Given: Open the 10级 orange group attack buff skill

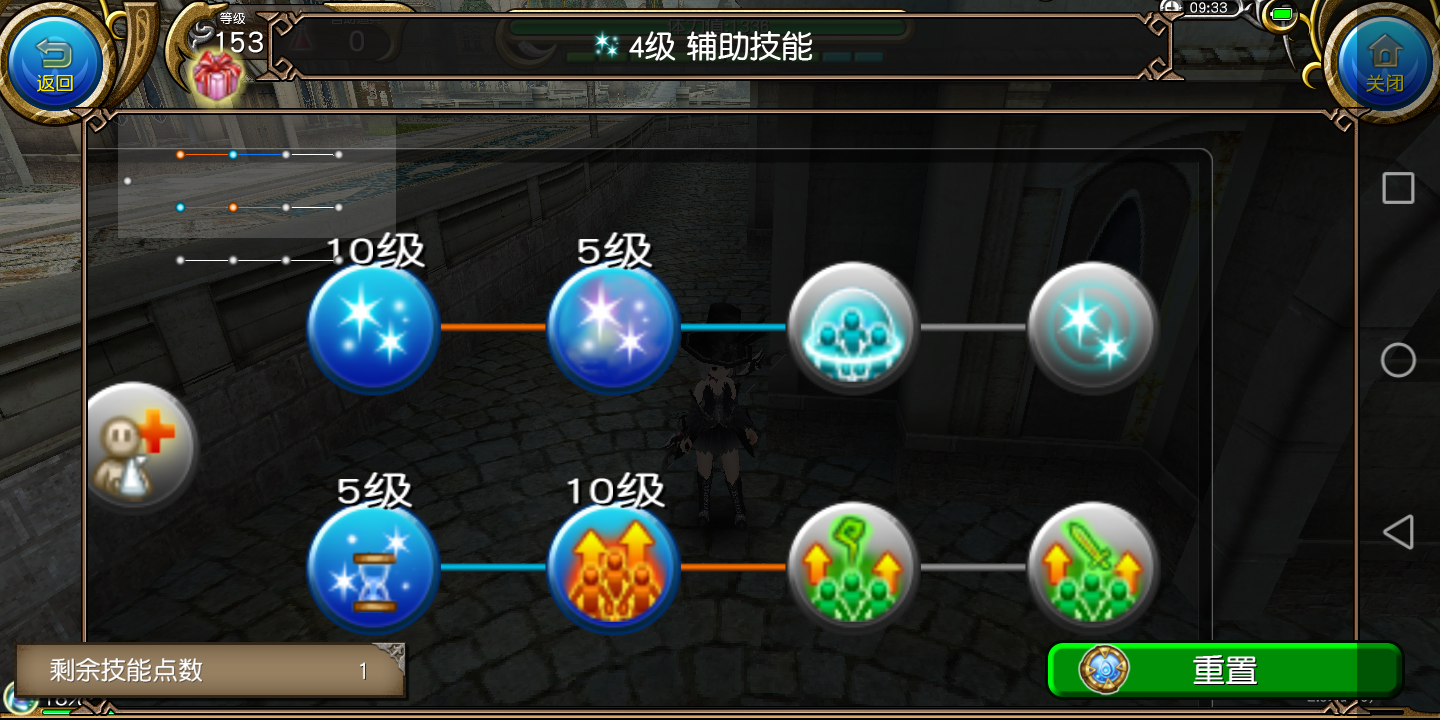Looking at the screenshot, I should pyautogui.click(x=613, y=567).
